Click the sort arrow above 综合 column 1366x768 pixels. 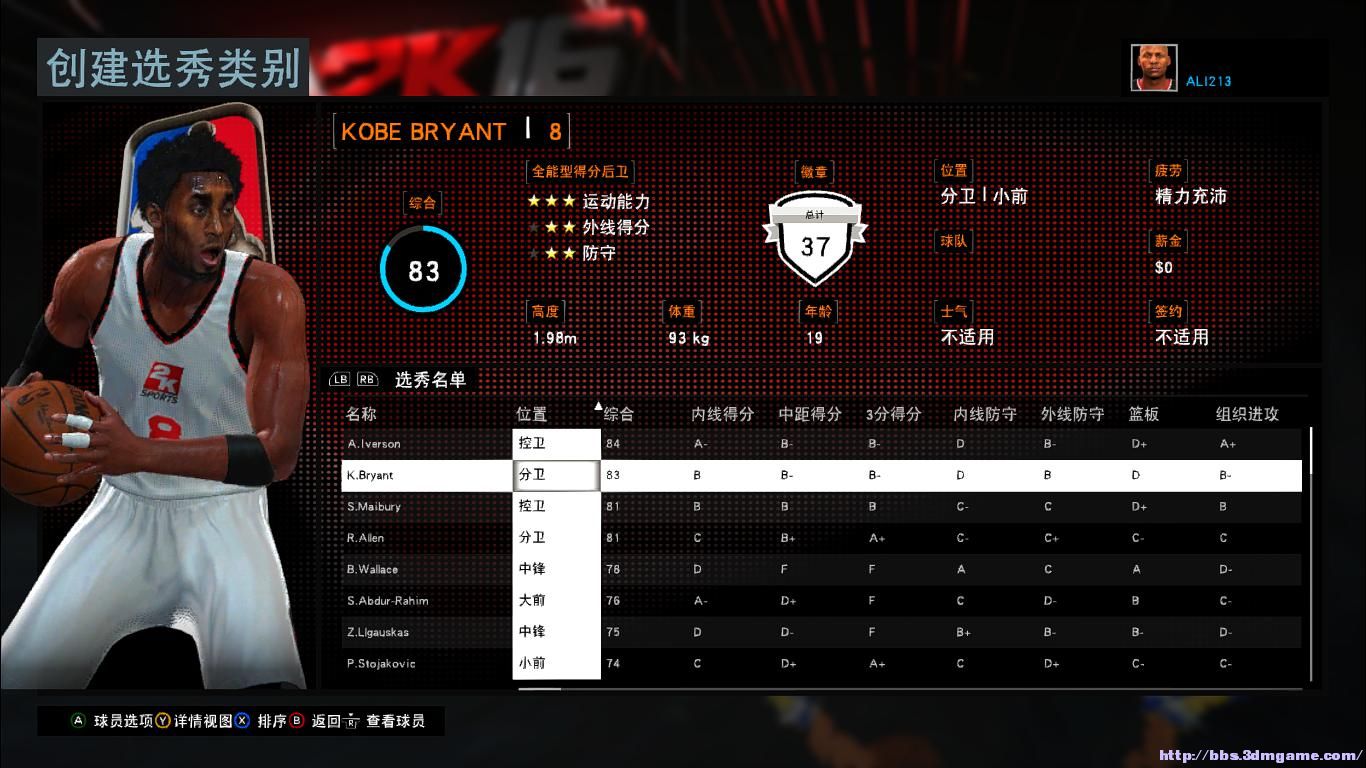pyautogui.click(x=598, y=405)
